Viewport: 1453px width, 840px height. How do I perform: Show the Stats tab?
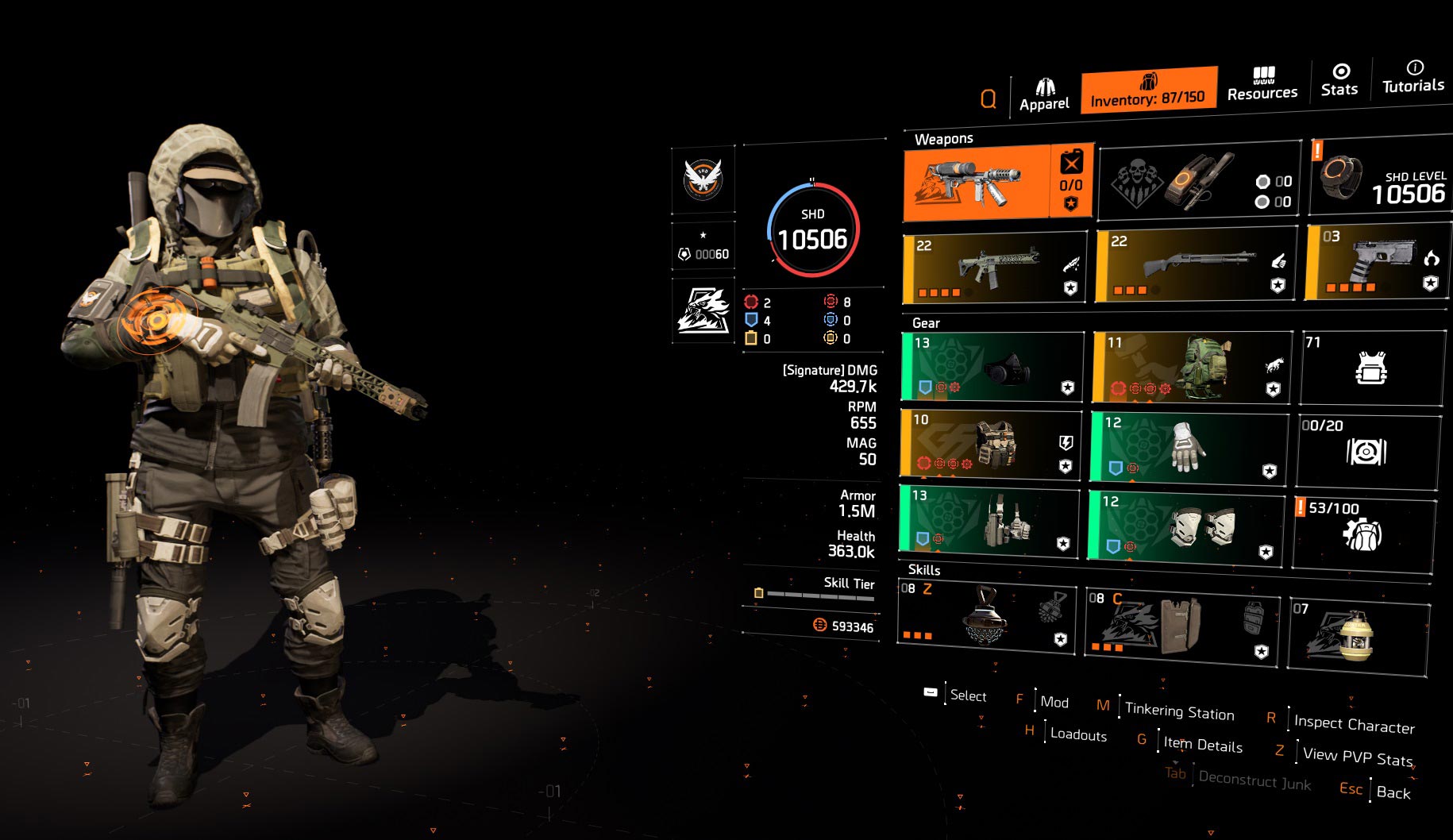coord(1339,80)
